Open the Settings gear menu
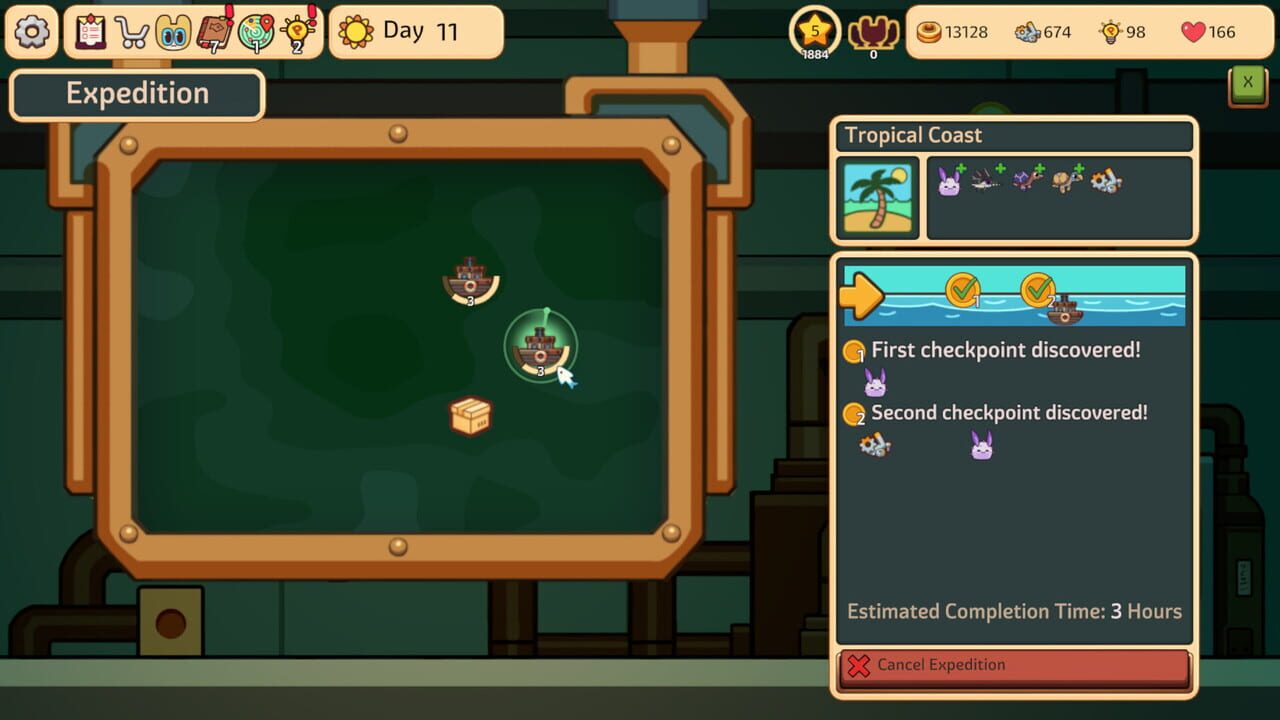Viewport: 1280px width, 720px height. click(x=31, y=31)
